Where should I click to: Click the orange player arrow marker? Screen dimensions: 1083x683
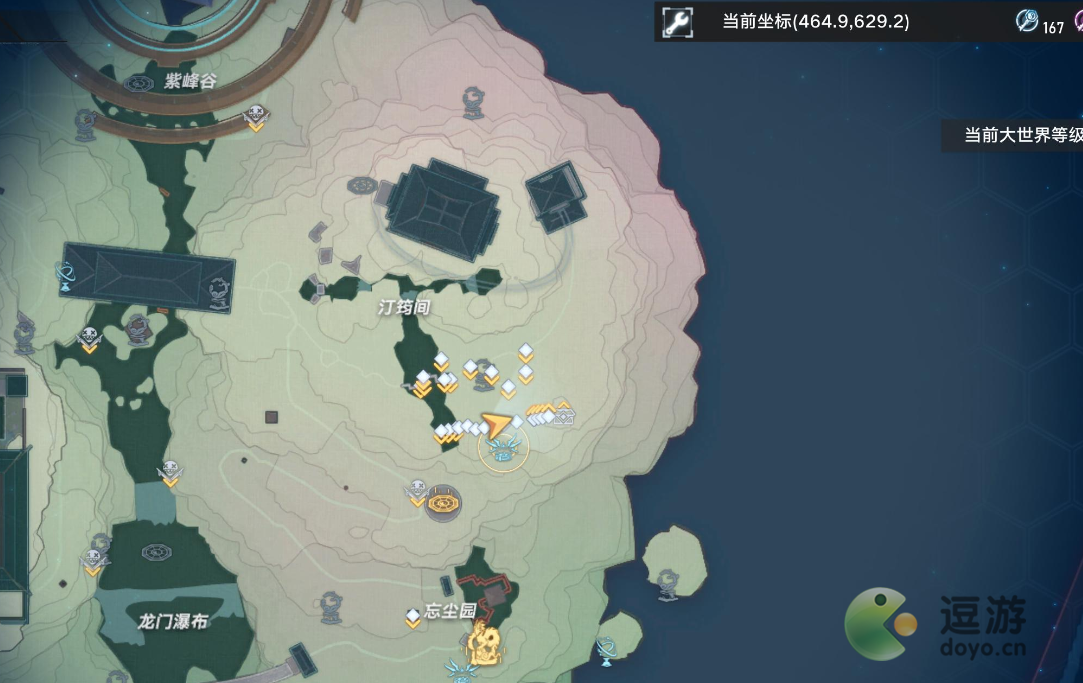pos(495,425)
